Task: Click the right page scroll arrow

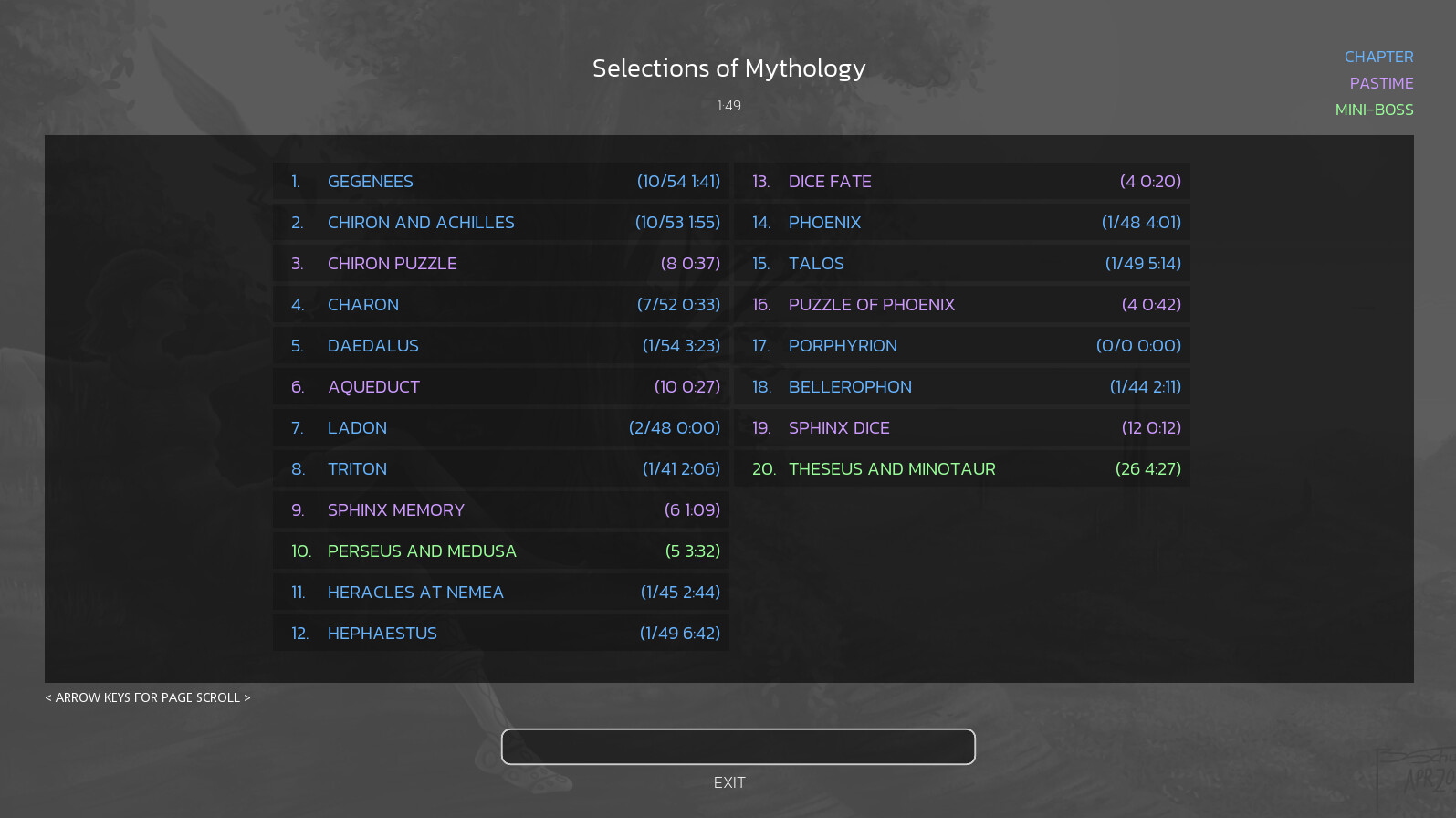Action: (248, 697)
